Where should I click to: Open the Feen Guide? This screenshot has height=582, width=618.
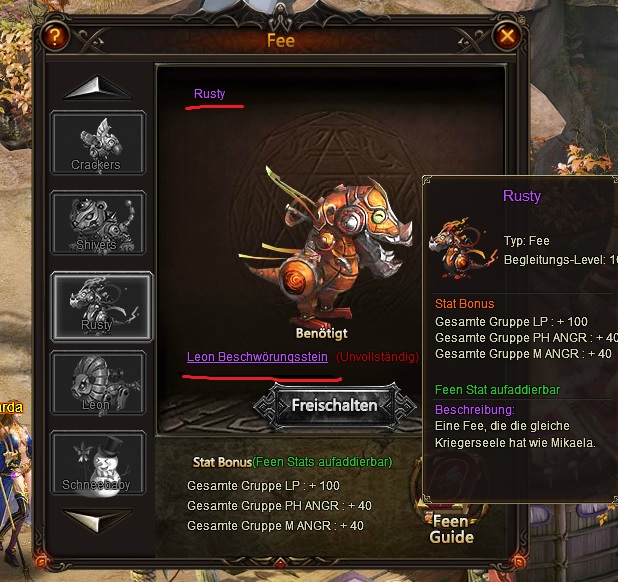pos(451,527)
